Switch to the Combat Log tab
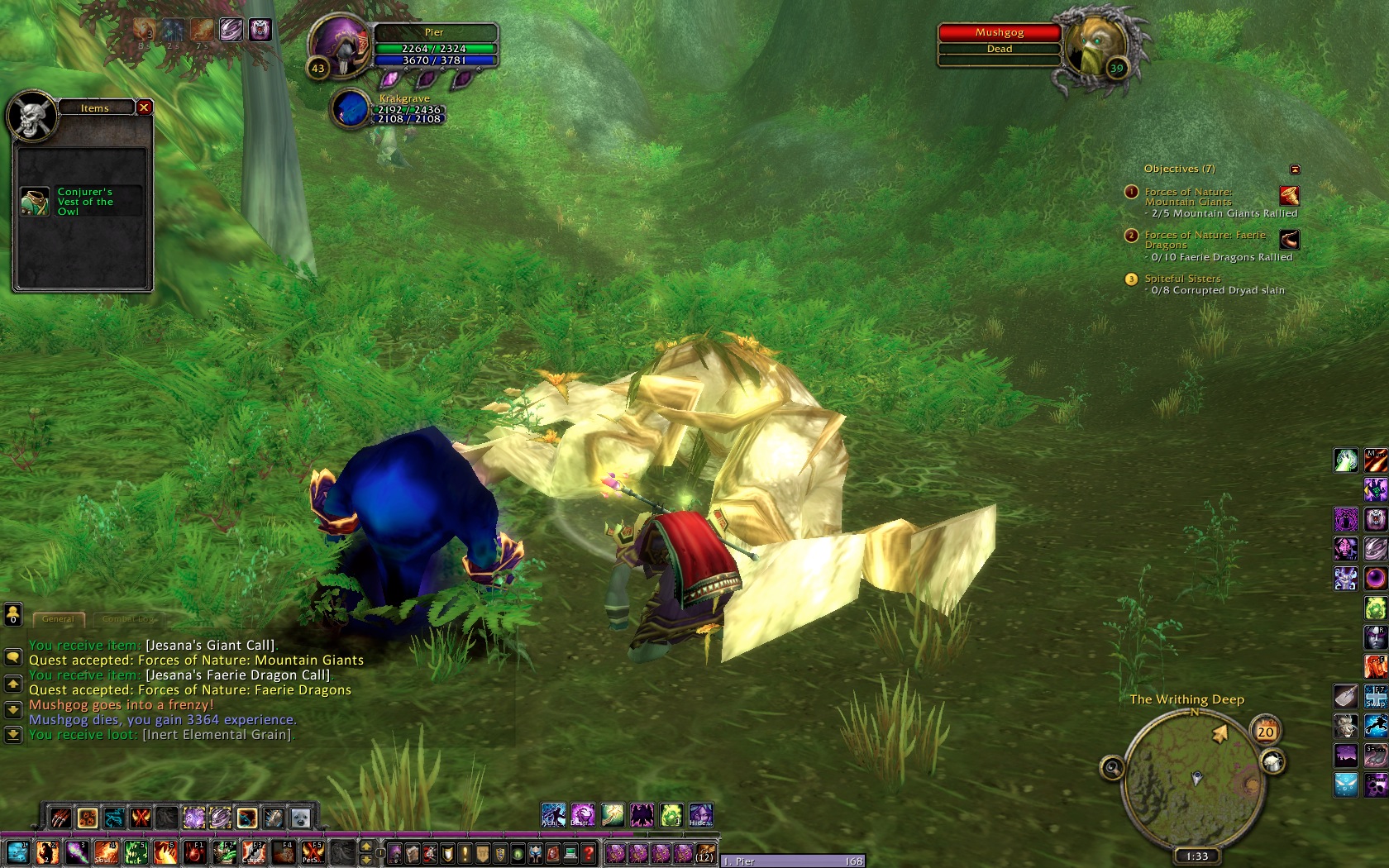The width and height of the screenshot is (1389, 868). coord(128,618)
